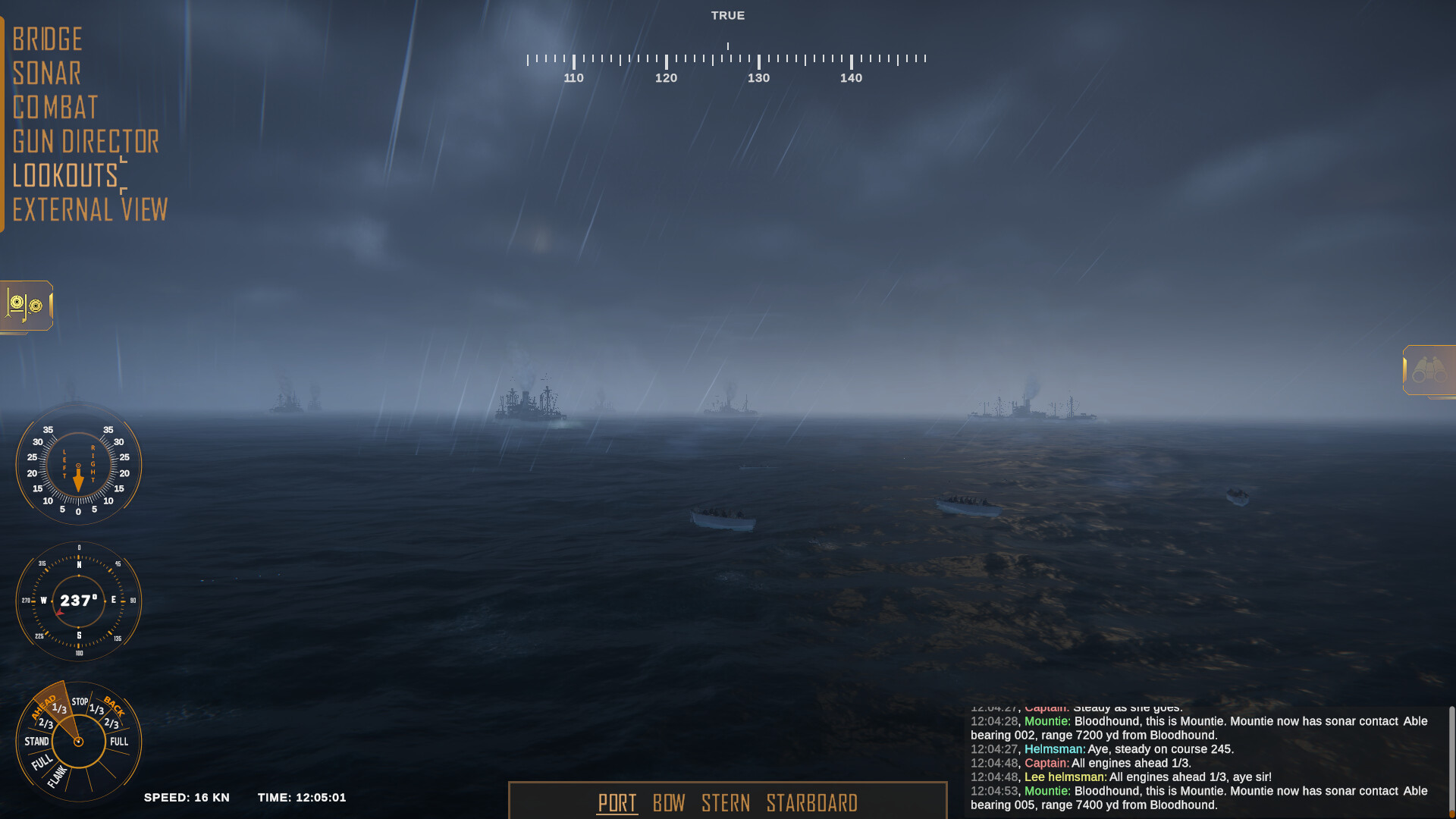Select the BOW lookout tab

[670, 802]
